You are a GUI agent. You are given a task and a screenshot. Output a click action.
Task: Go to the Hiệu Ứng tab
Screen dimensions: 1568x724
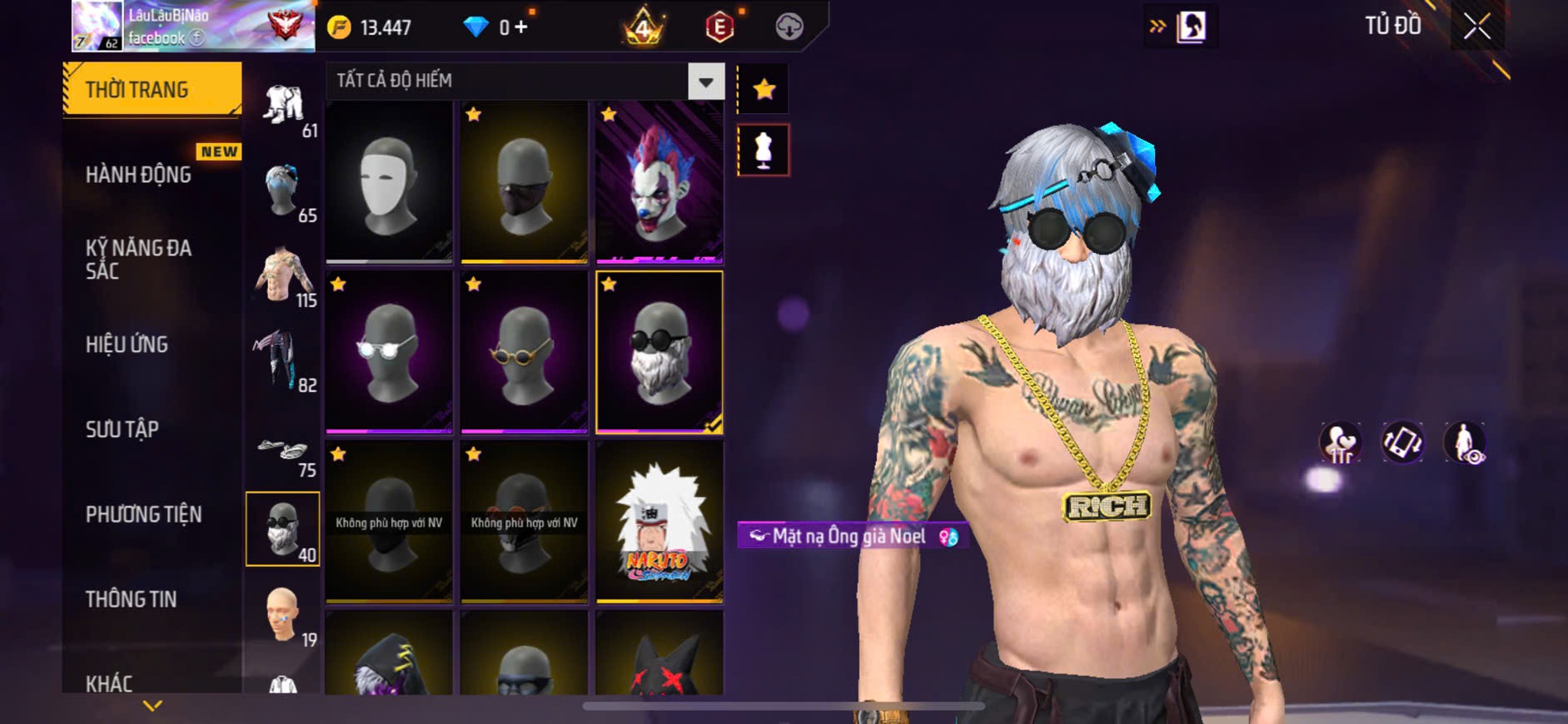click(127, 345)
